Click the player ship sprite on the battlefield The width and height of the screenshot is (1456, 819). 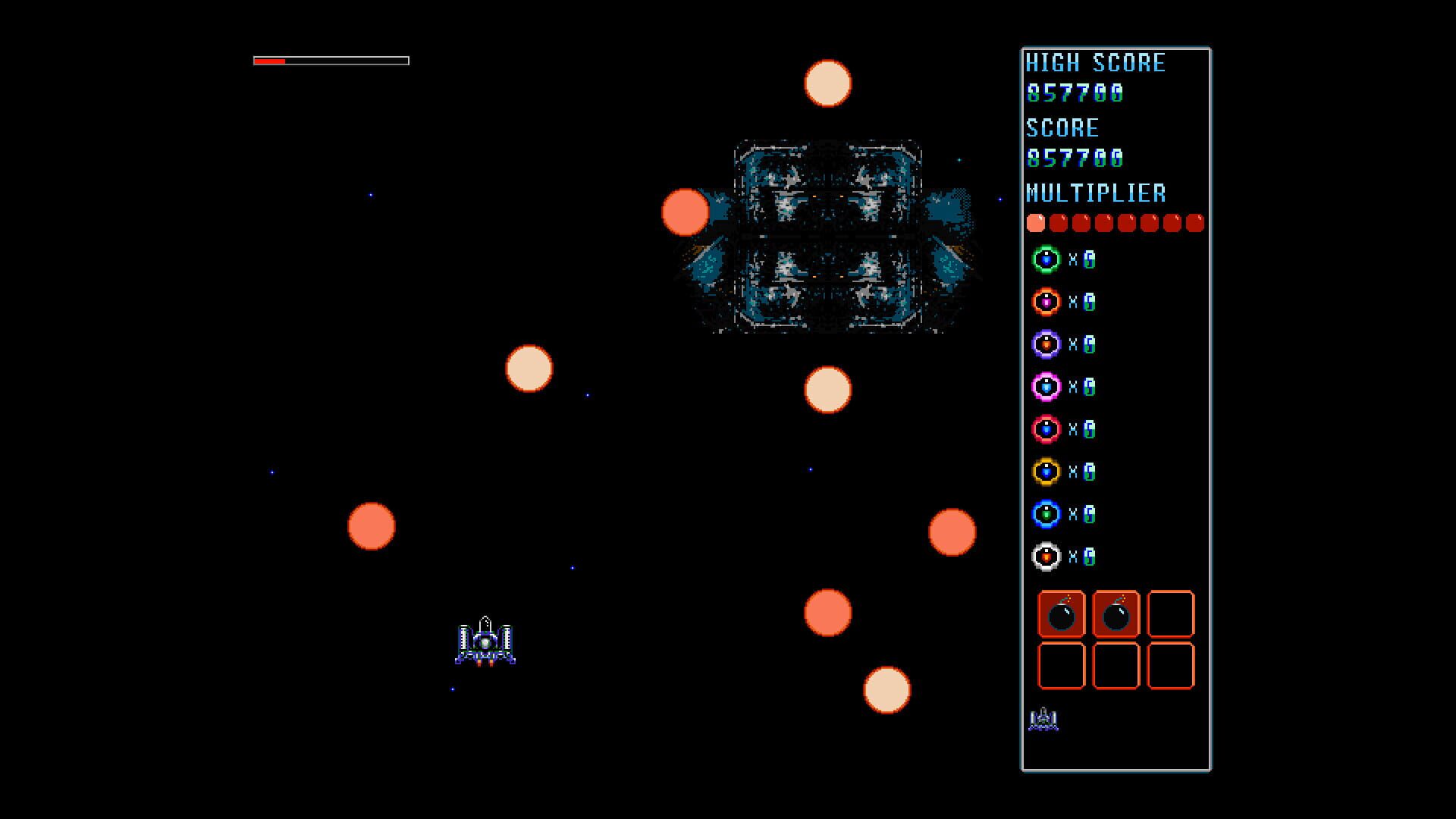click(x=485, y=641)
